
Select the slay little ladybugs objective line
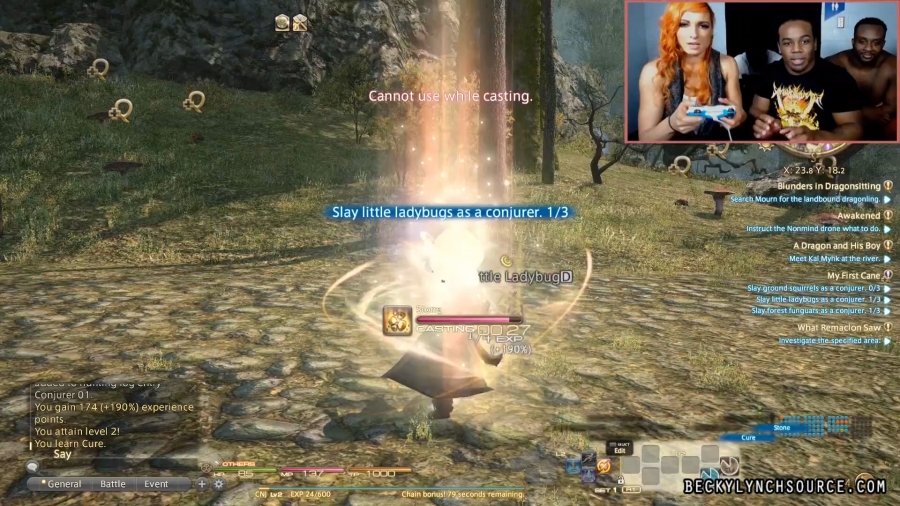pyautogui.click(x=818, y=299)
